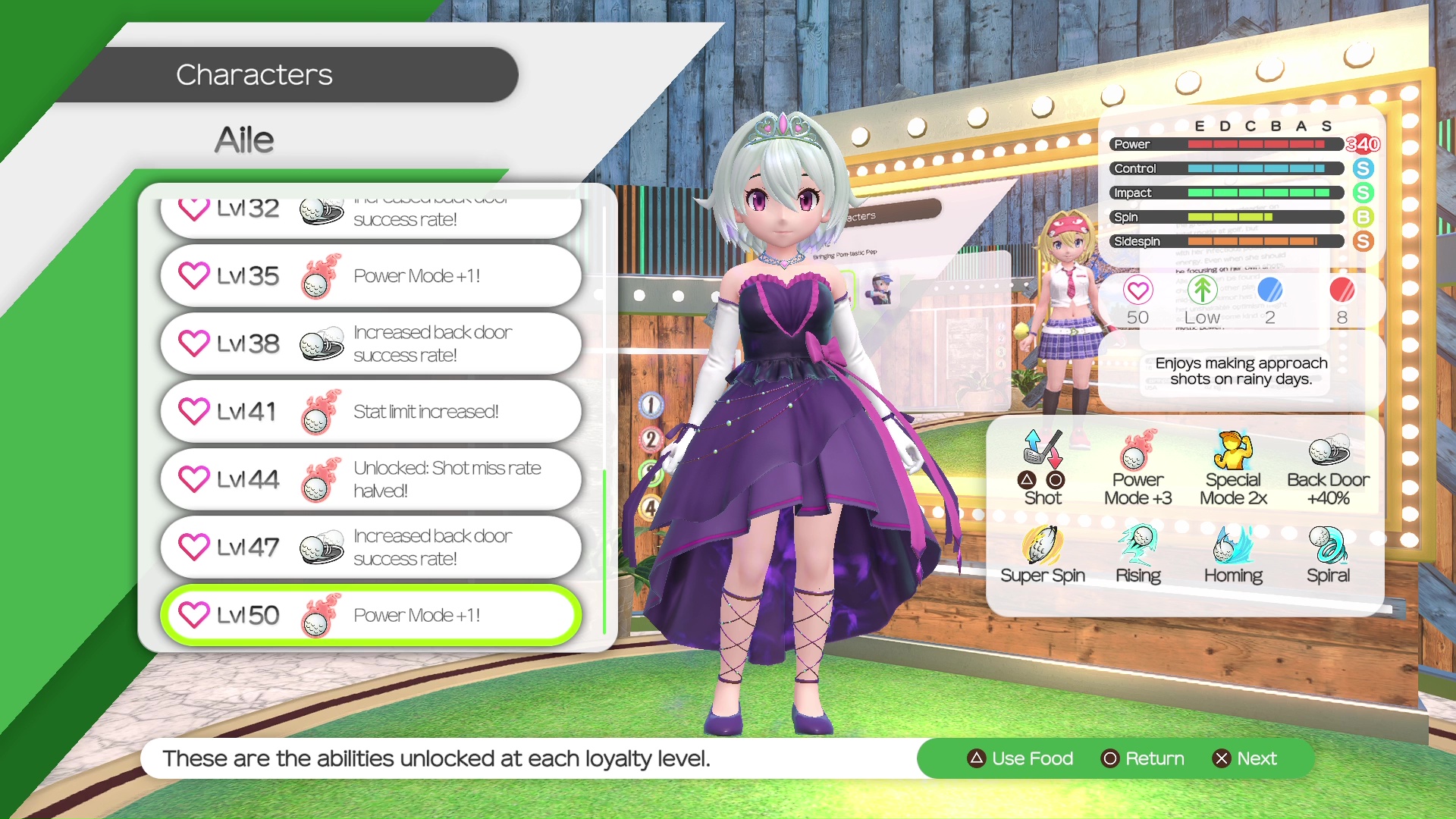The image size is (1456, 819).
Task: Select Lvl 44 Shot miss rate halved row
Action: point(371,479)
